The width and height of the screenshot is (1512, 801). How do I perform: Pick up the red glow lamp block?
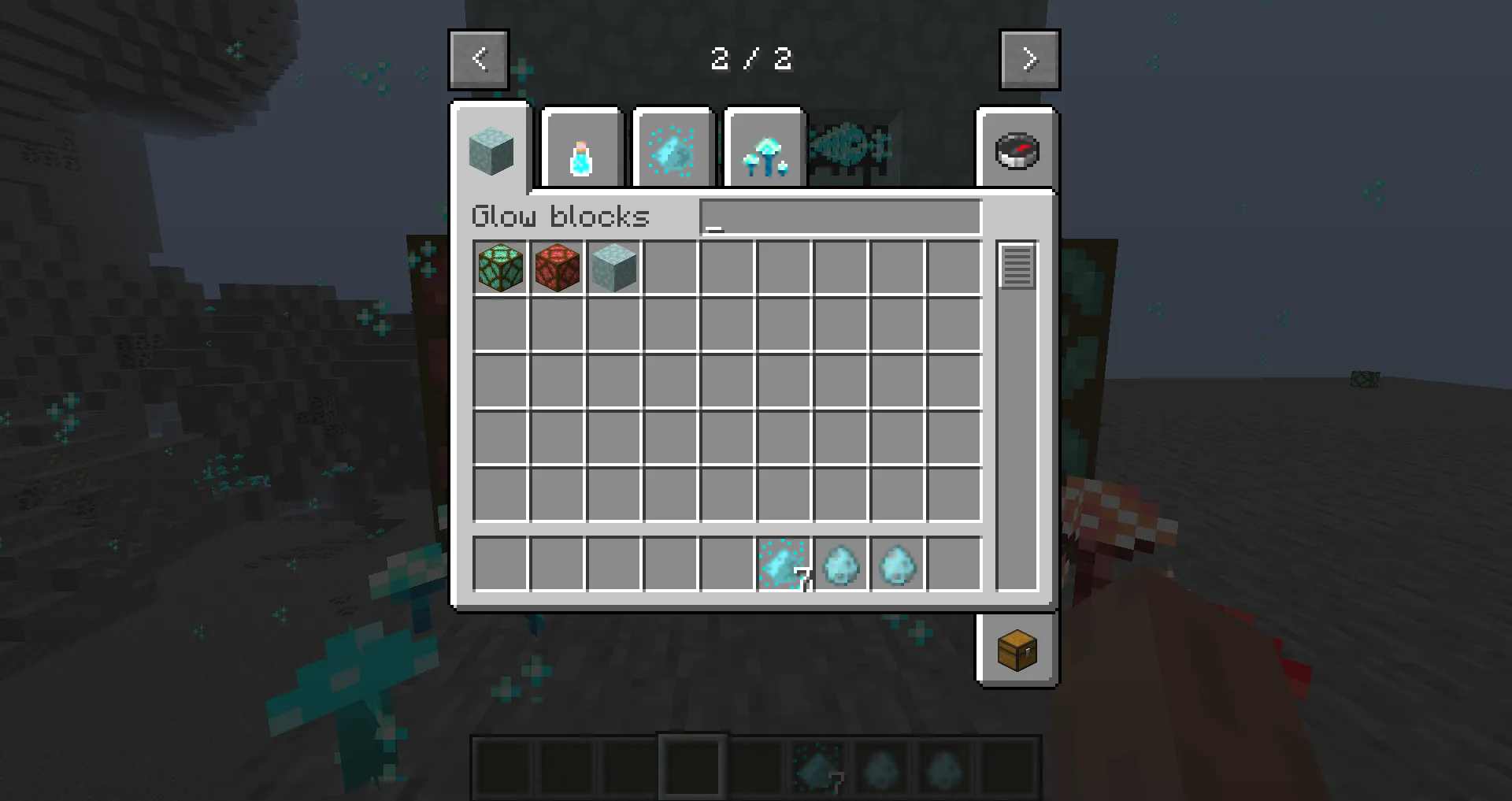click(558, 268)
